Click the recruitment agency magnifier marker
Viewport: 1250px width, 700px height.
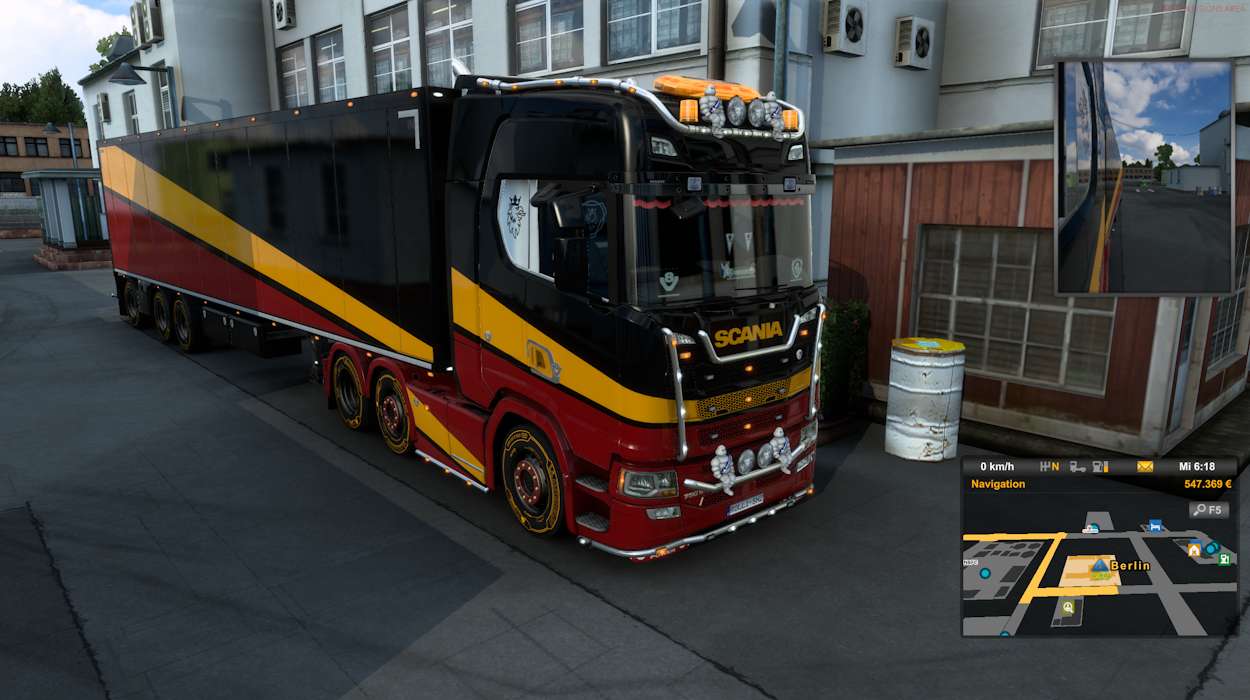pos(1068,607)
